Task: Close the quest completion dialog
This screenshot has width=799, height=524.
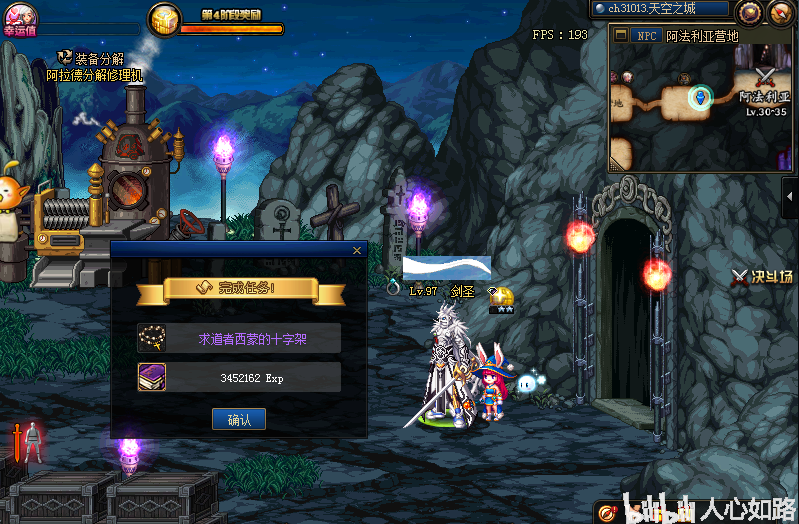Action: [357, 250]
